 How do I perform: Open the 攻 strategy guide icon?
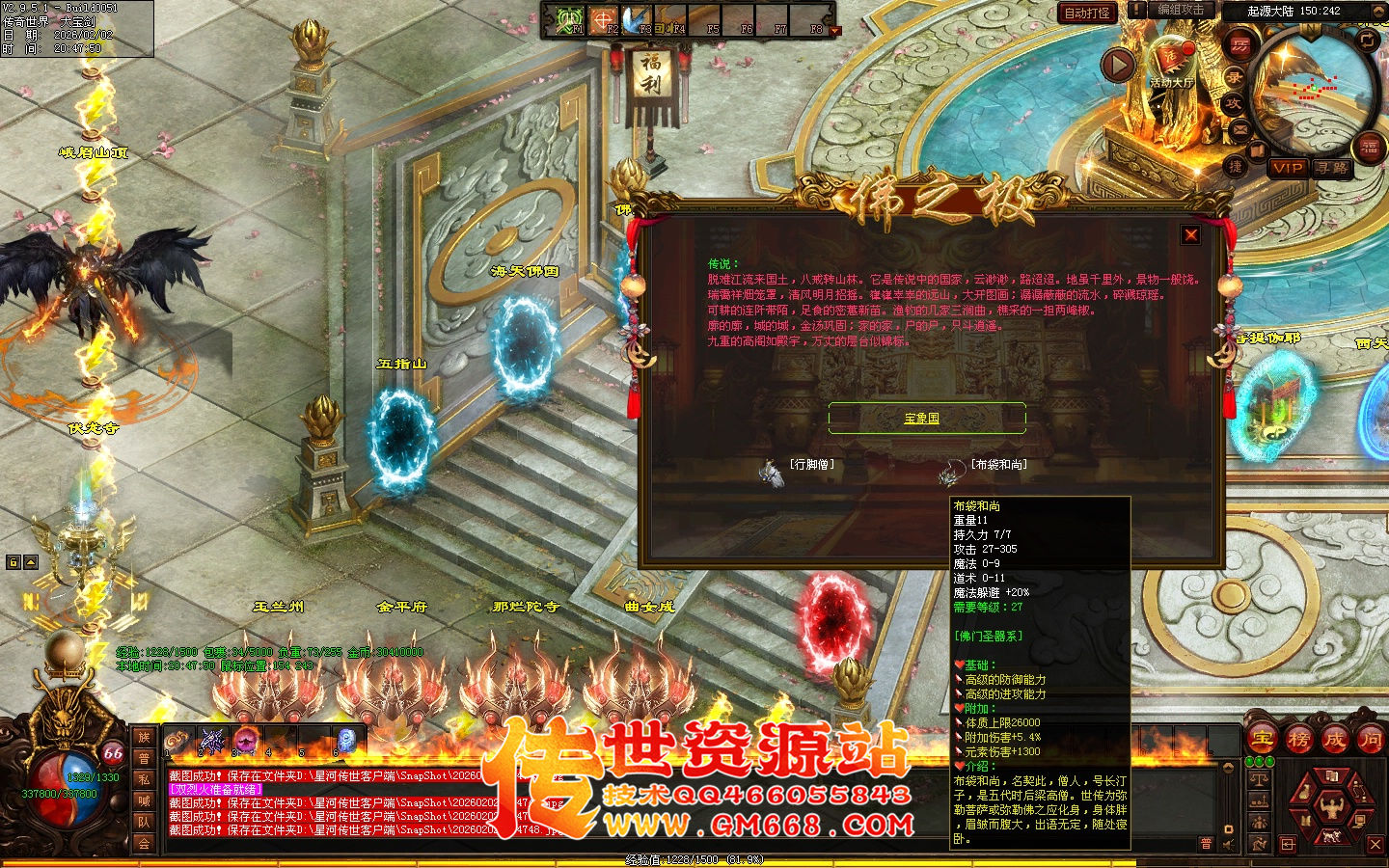1236,105
